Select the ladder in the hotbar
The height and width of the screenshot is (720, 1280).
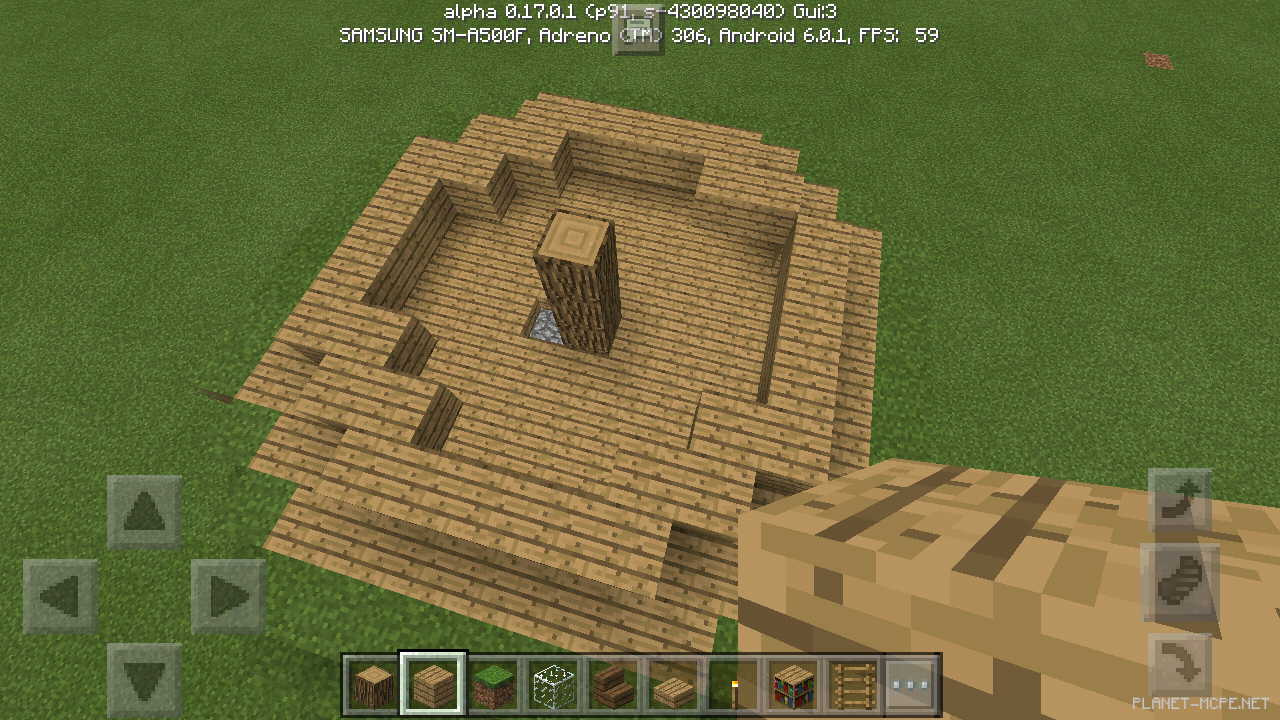tap(851, 681)
